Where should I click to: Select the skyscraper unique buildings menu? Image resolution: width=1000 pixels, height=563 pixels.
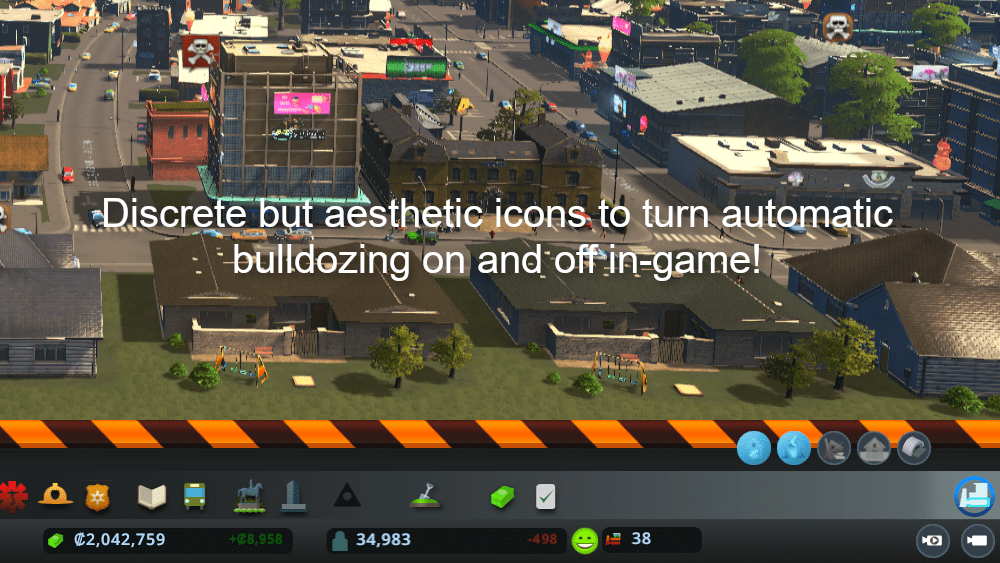coord(292,495)
